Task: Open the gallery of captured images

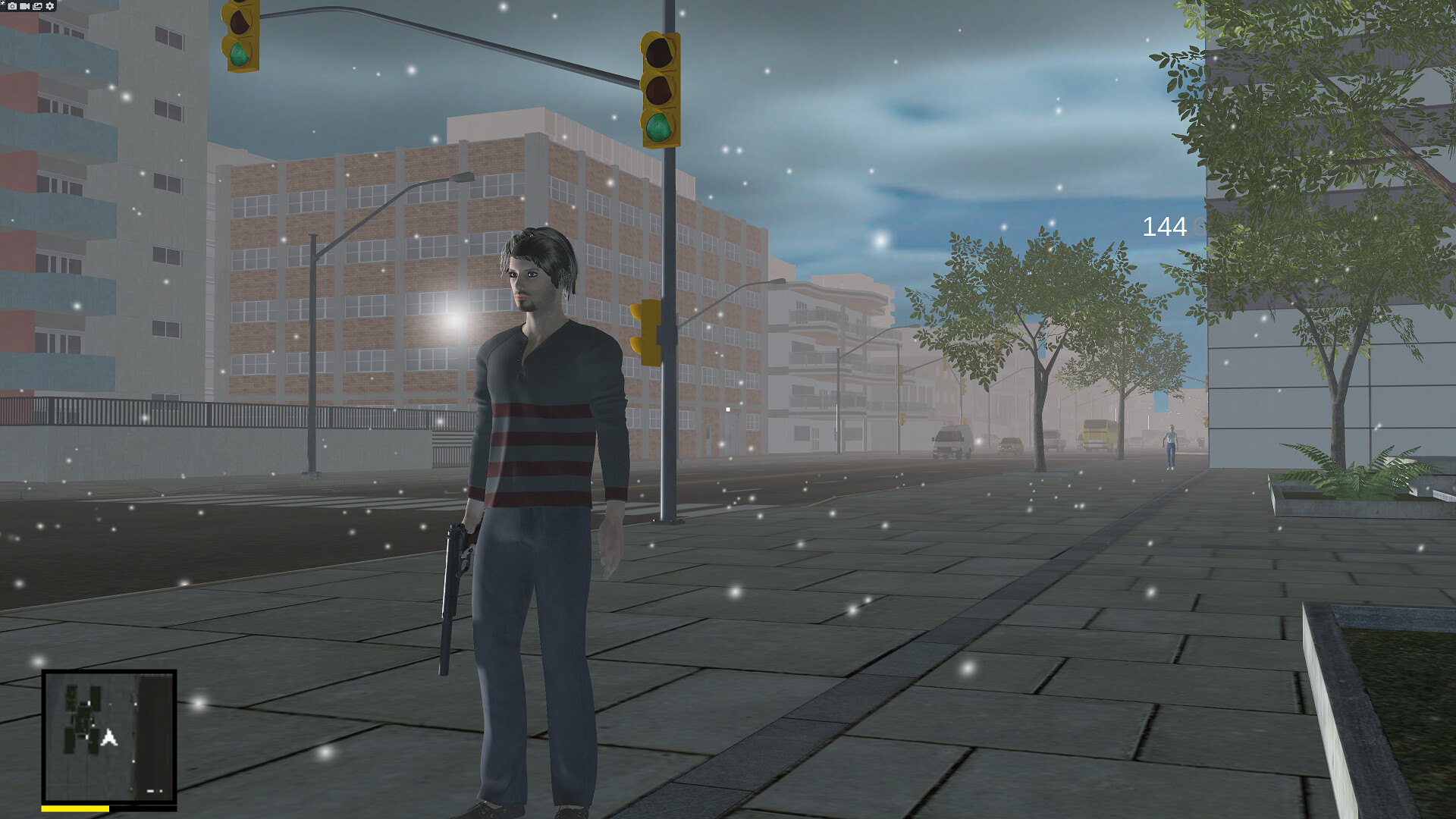Action: pyautogui.click(x=37, y=5)
